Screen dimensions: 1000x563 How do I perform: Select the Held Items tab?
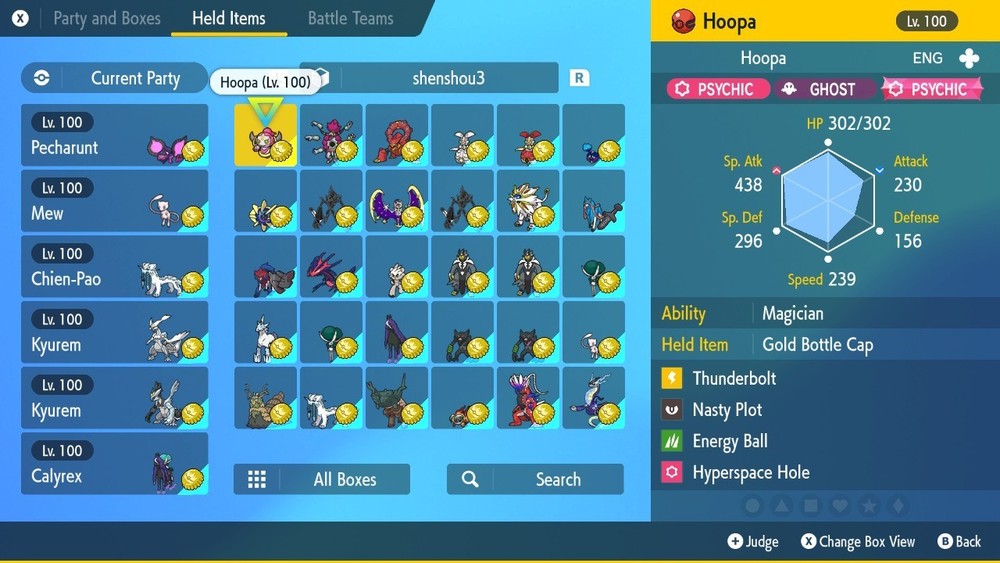pyautogui.click(x=228, y=18)
